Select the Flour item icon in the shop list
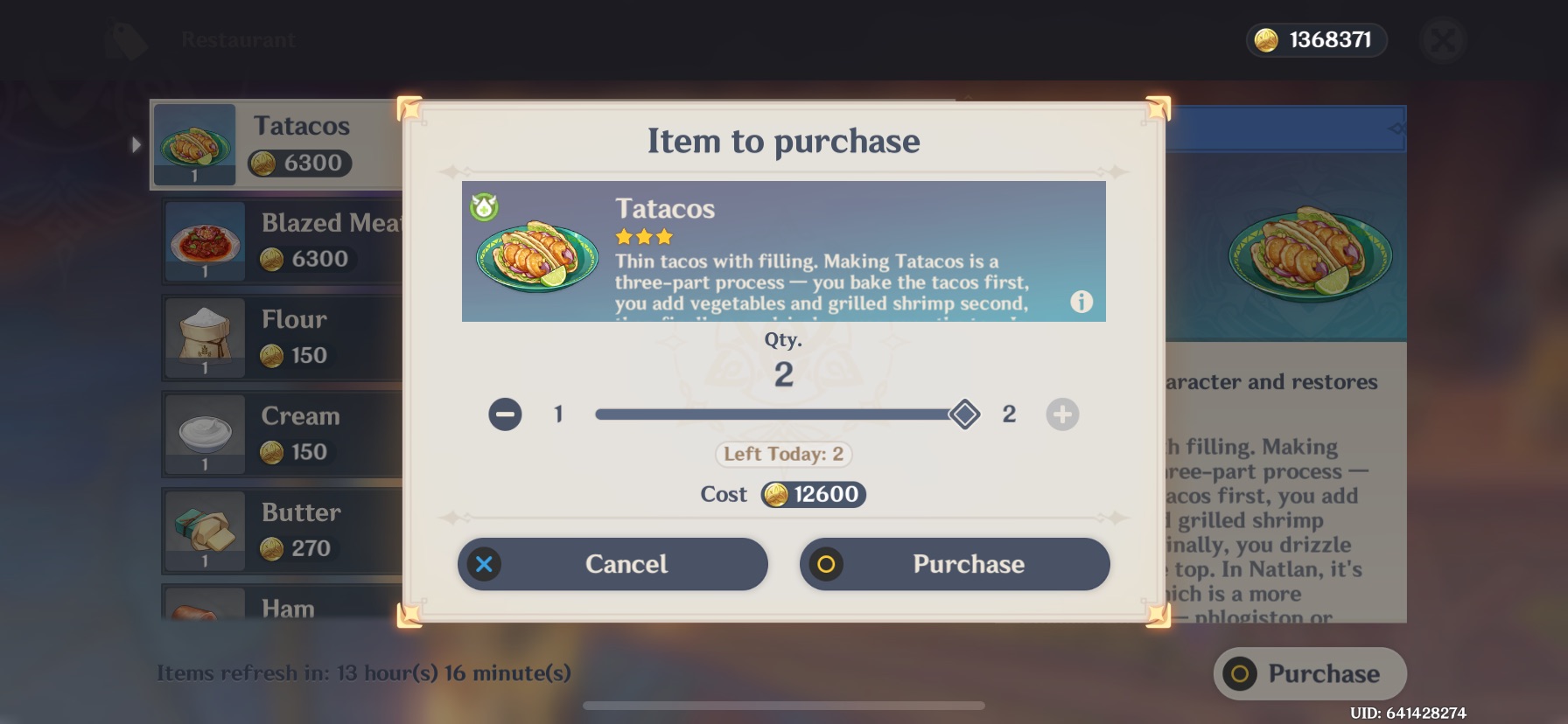 204,338
